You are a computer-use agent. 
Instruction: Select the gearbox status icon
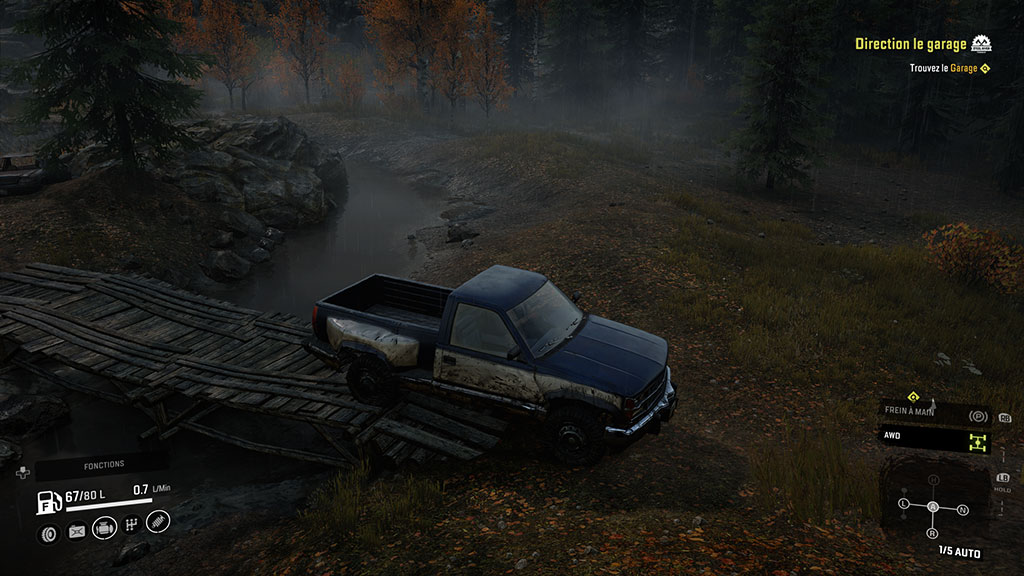coord(131,525)
